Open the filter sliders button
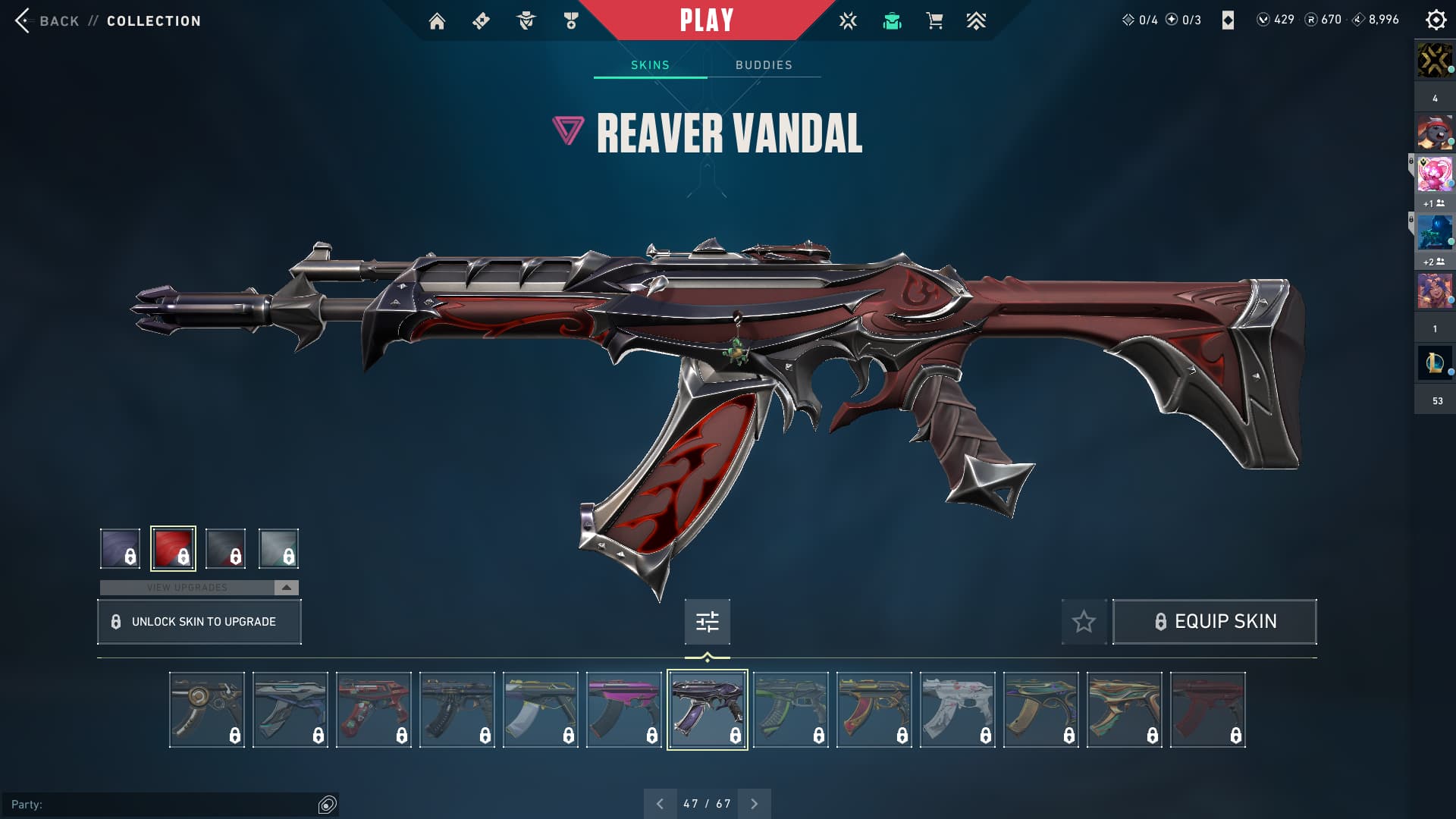This screenshot has width=1456, height=819. (707, 622)
